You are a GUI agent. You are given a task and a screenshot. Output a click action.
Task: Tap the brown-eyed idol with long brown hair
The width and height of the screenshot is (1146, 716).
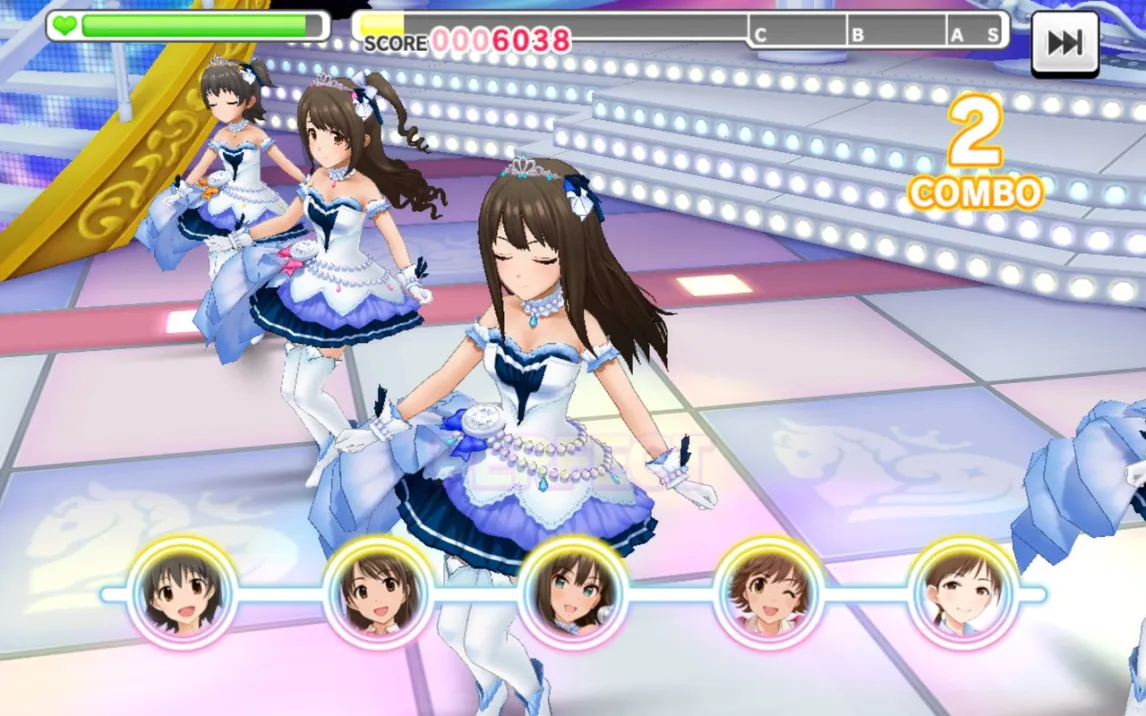pyautogui.click(x=377, y=592)
